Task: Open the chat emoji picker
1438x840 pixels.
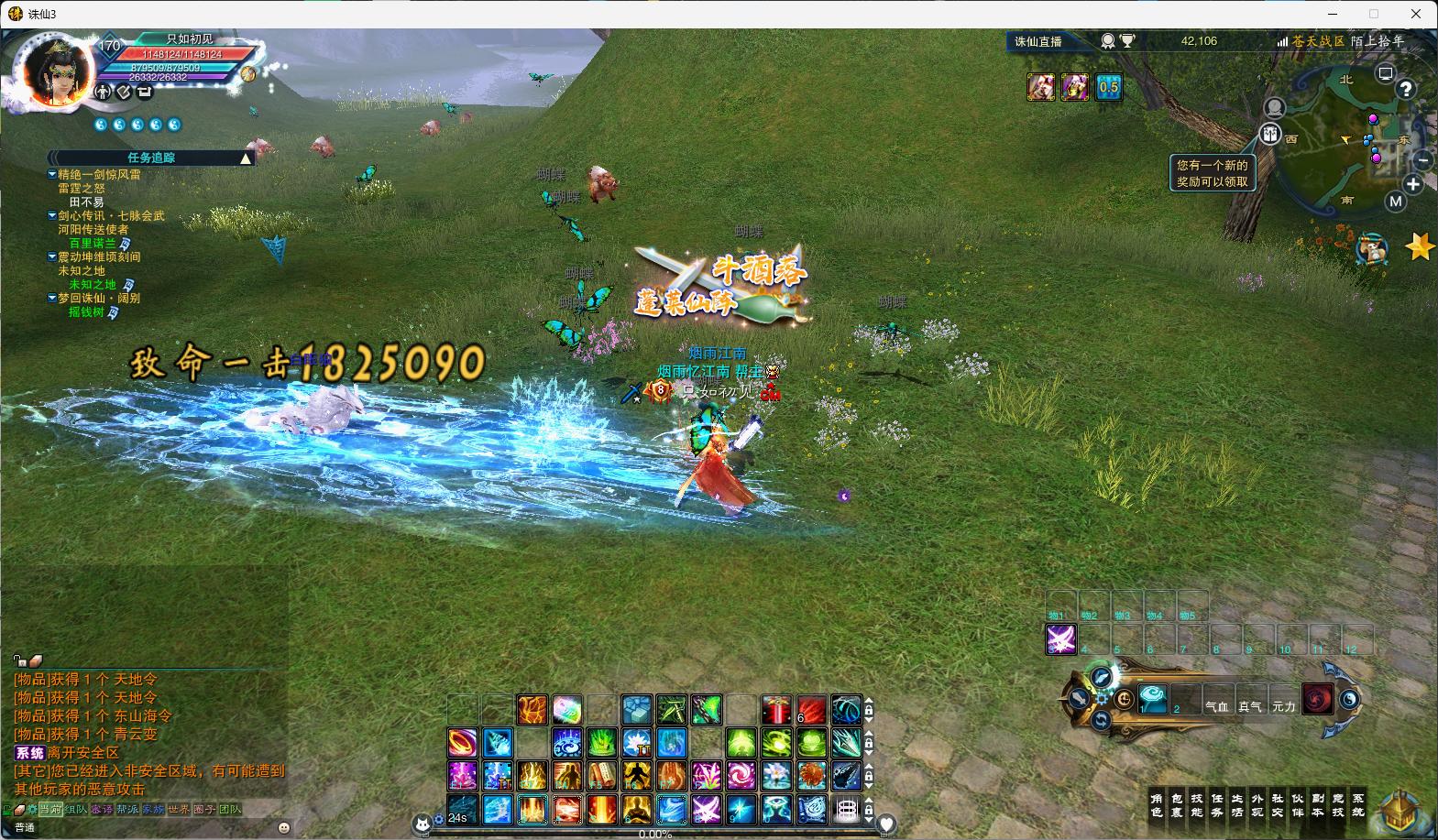Action: [284, 827]
